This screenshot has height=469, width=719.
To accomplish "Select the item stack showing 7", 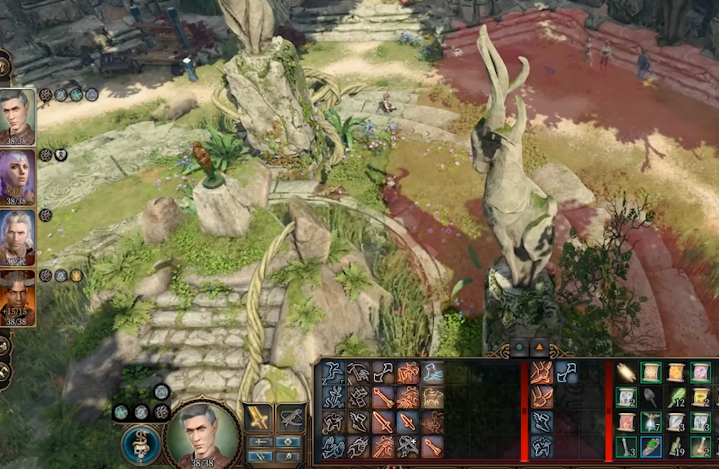I will click(x=652, y=422).
